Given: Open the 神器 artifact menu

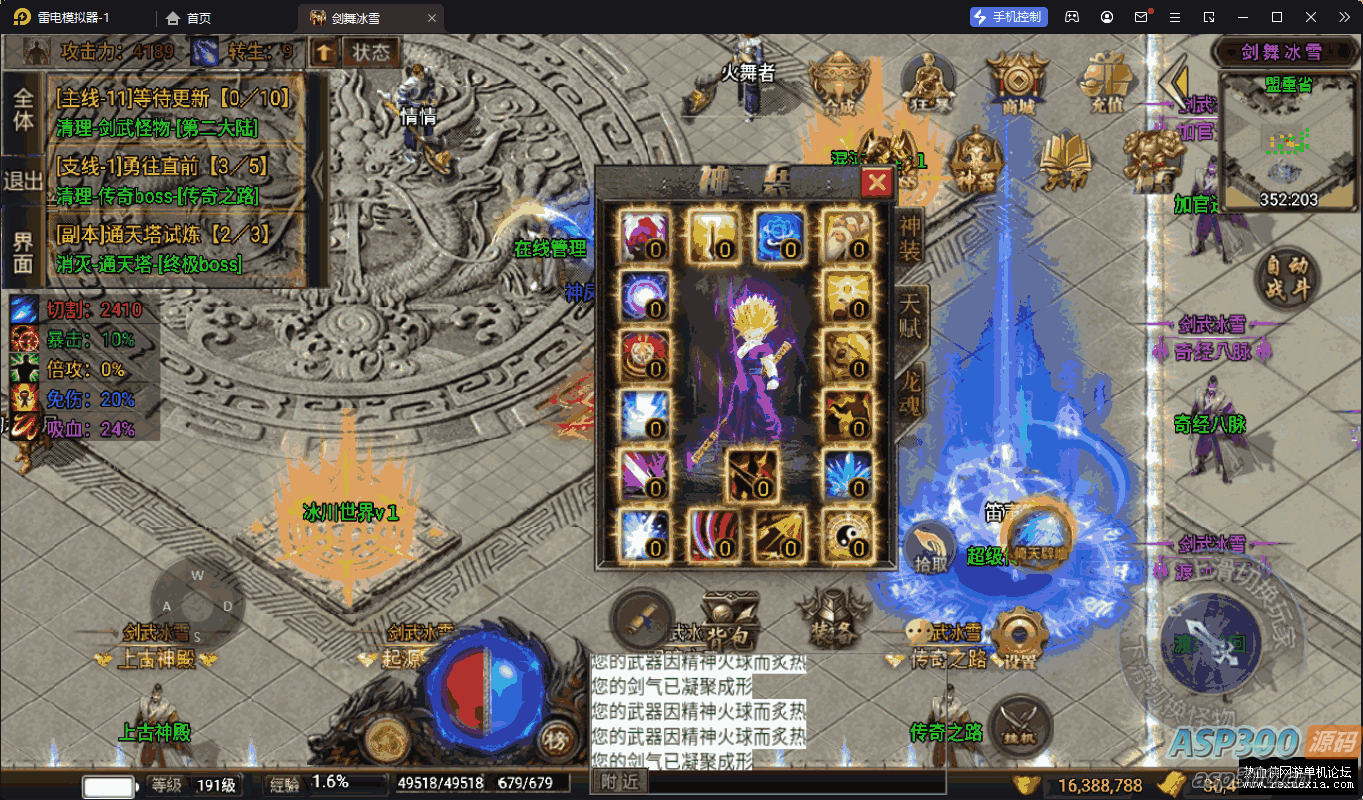Looking at the screenshot, I should [x=975, y=160].
